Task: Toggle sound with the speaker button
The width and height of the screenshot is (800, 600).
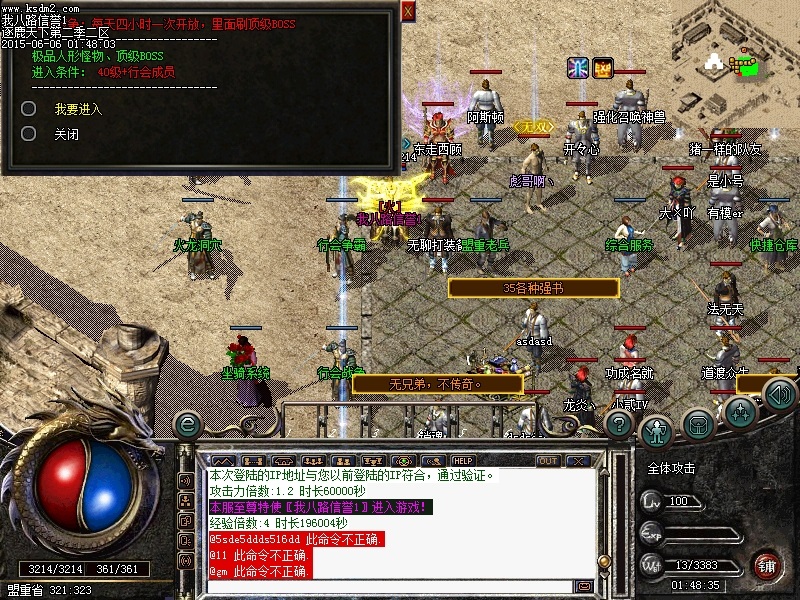Action: coord(779,397)
